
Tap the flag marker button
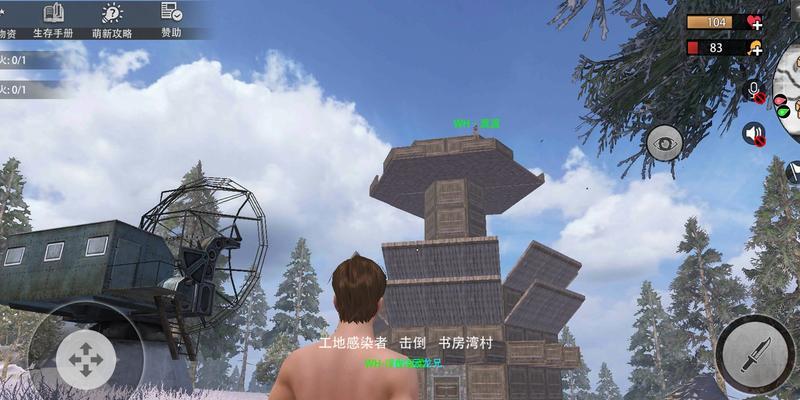[x=792, y=172]
